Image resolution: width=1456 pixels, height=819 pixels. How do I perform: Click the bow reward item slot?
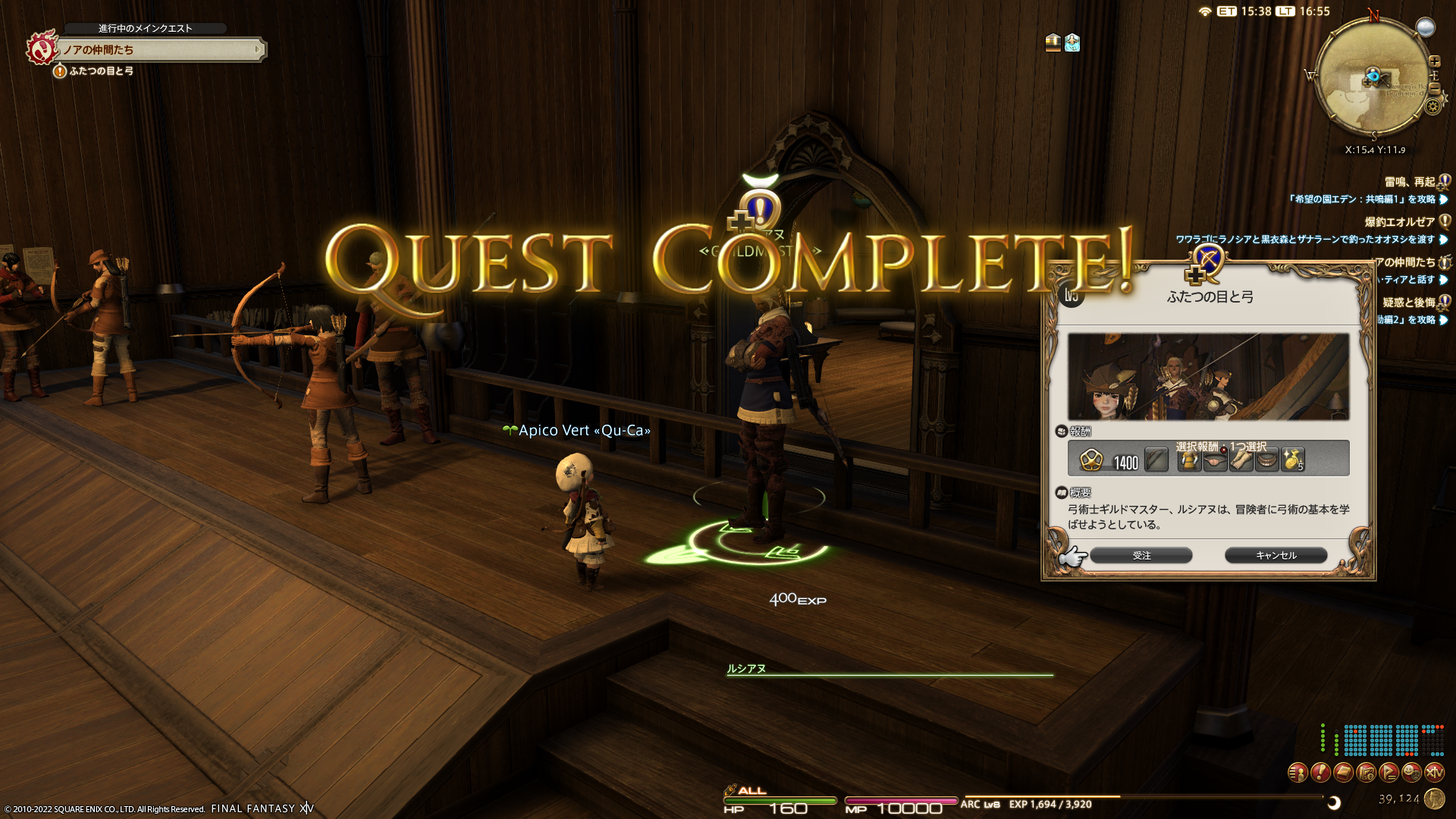[x=1156, y=460]
